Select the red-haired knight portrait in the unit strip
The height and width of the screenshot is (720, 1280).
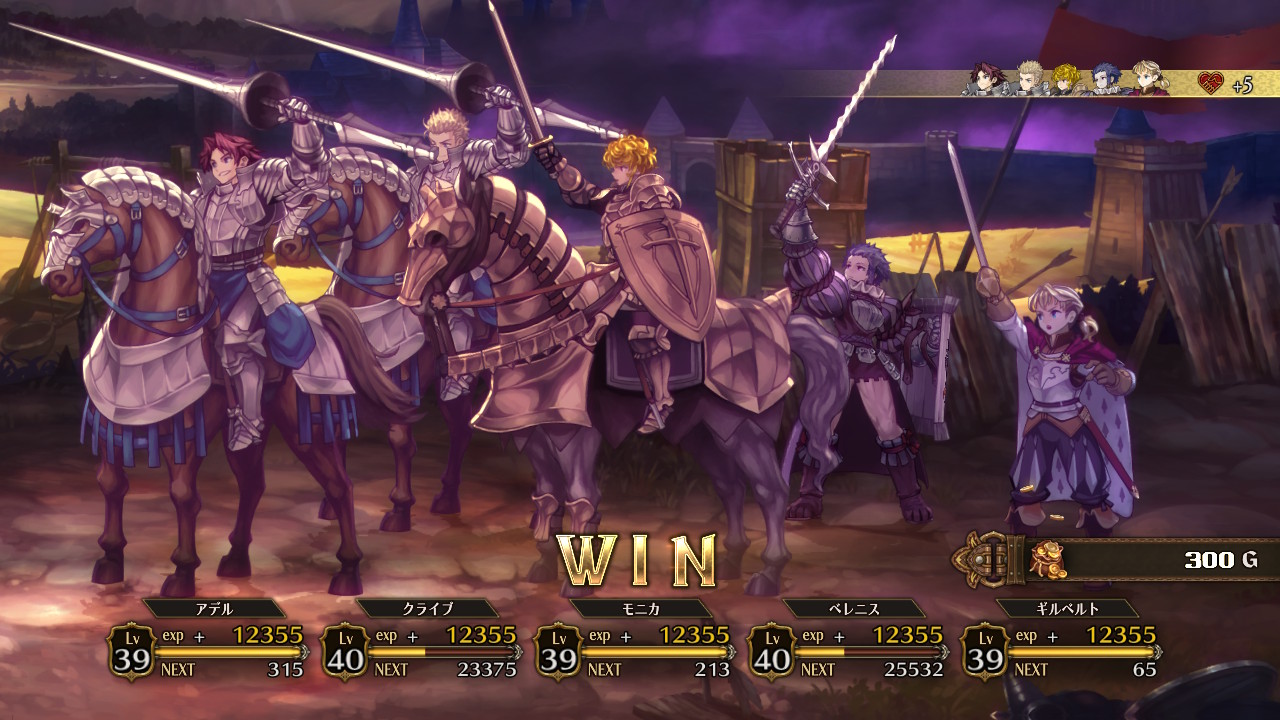[x=986, y=79]
